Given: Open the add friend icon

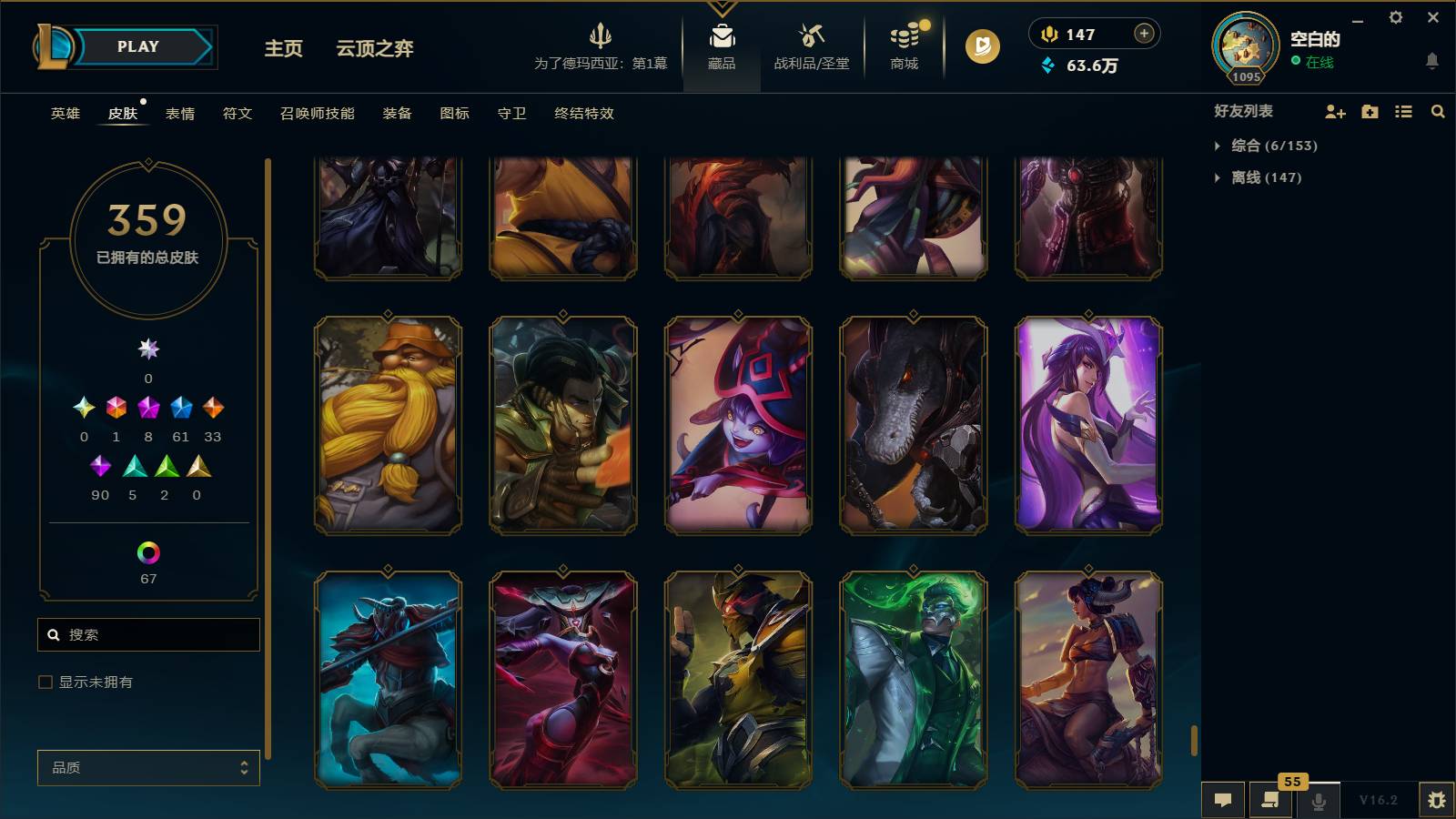Looking at the screenshot, I should [x=1335, y=111].
